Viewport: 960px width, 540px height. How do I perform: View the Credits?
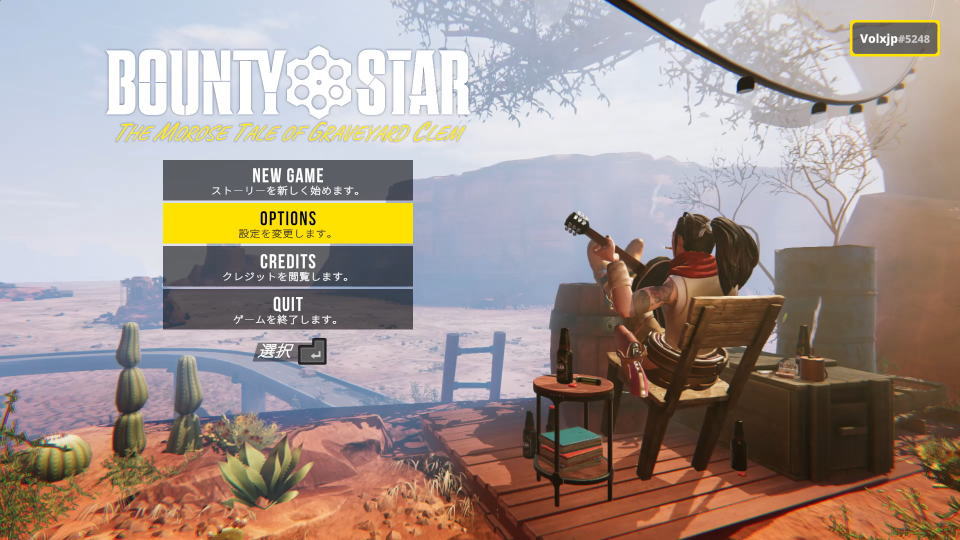pyautogui.click(x=288, y=266)
